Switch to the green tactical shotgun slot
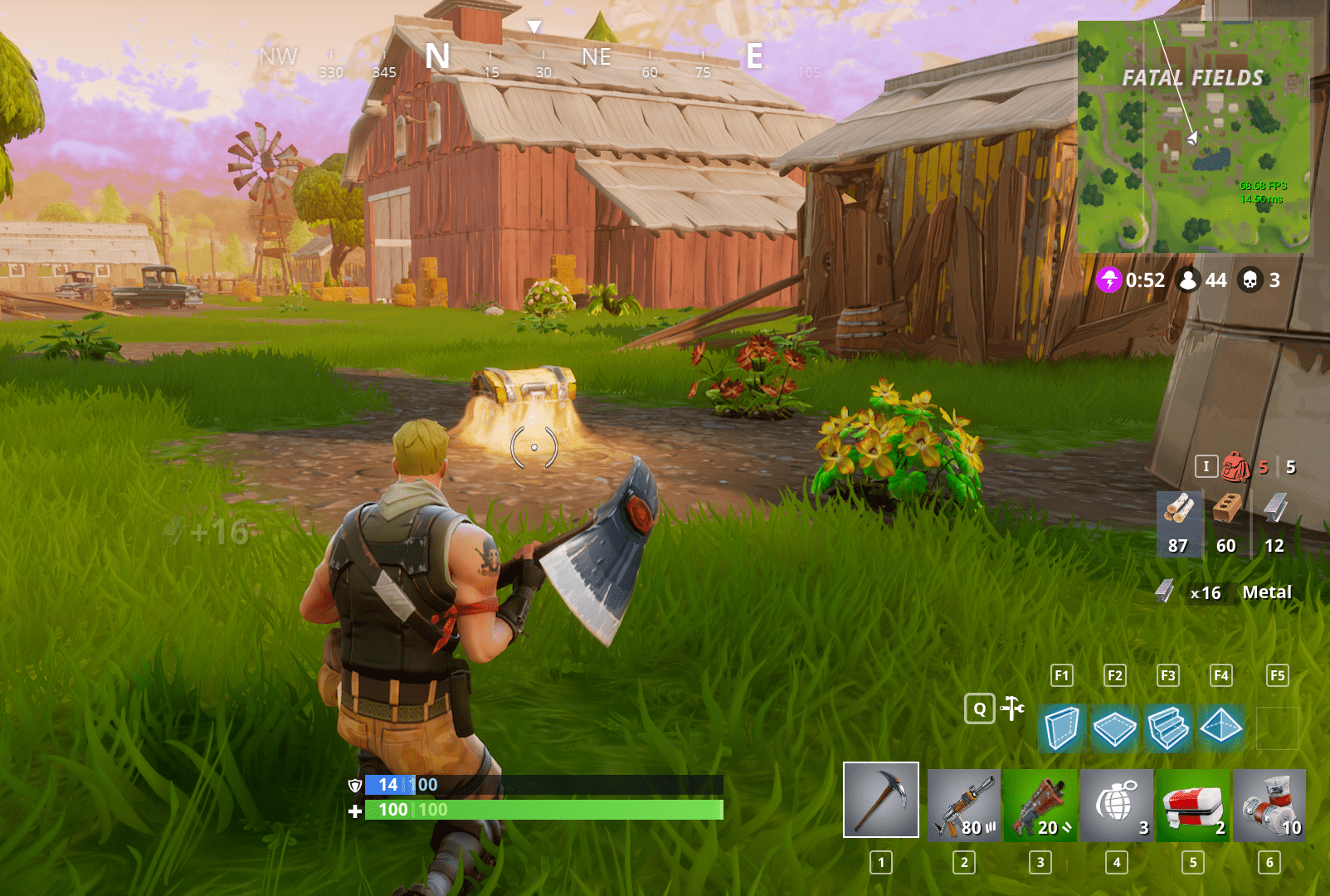Image resolution: width=1330 pixels, height=896 pixels. click(x=1040, y=805)
